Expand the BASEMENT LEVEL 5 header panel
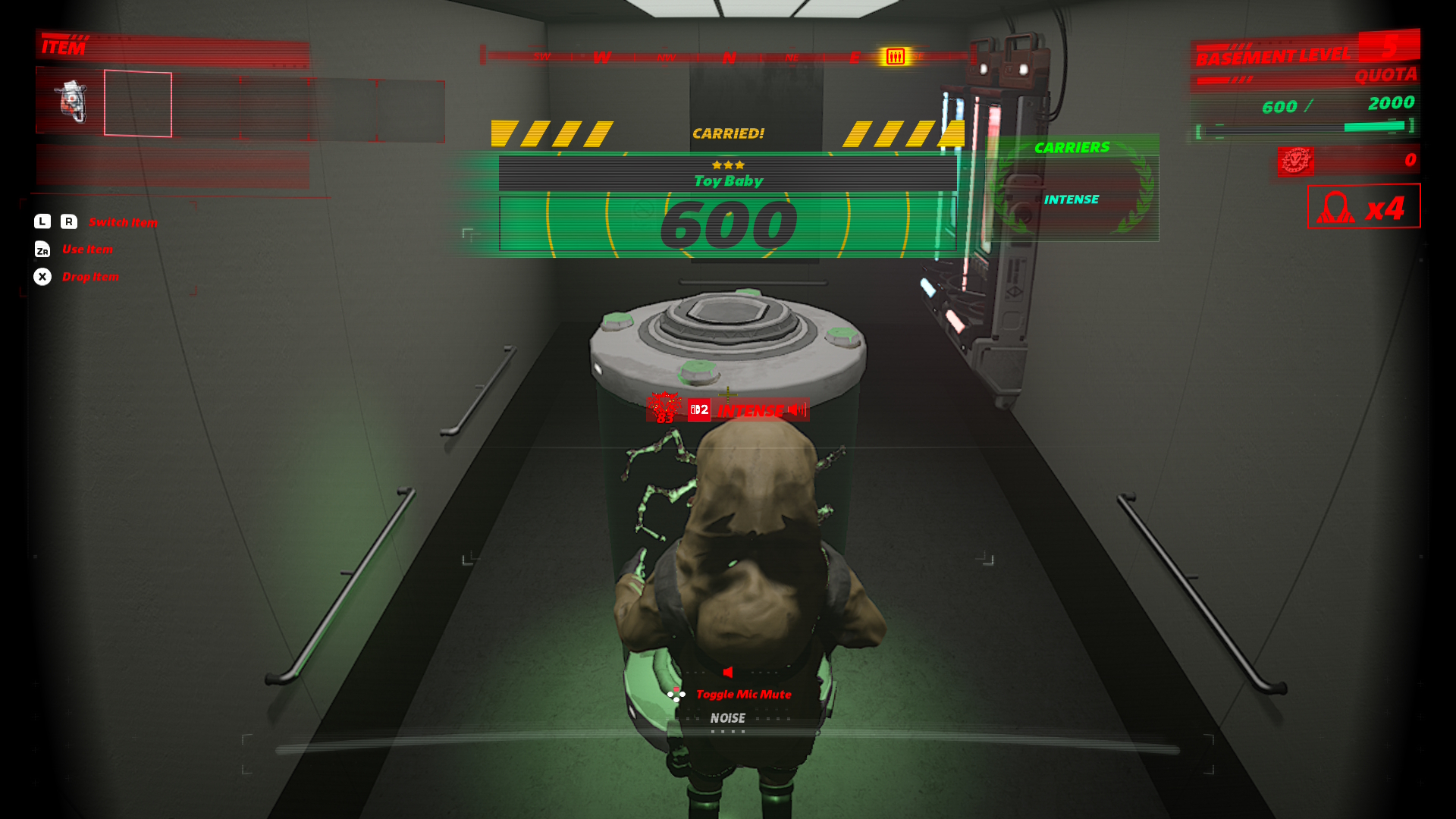This screenshot has height=819, width=1456. click(x=1272, y=54)
